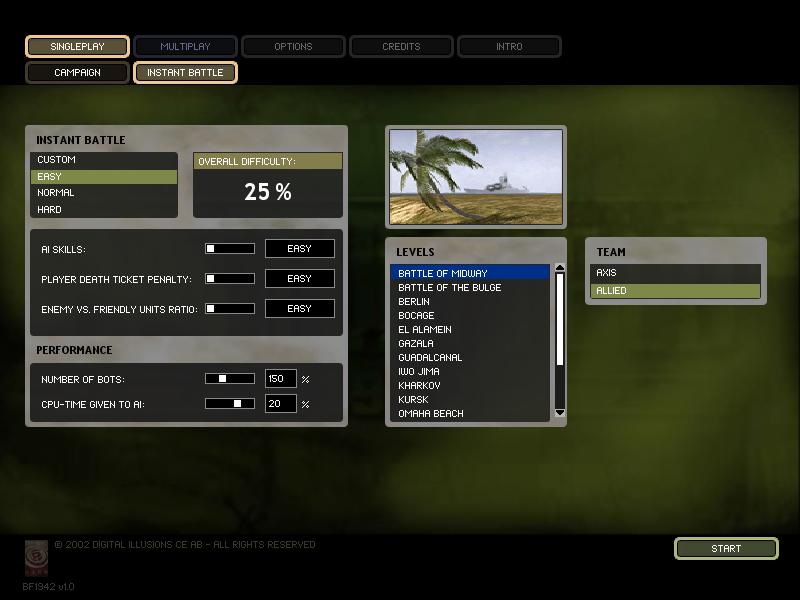
Task: Play the Intro video
Action: coord(509,46)
